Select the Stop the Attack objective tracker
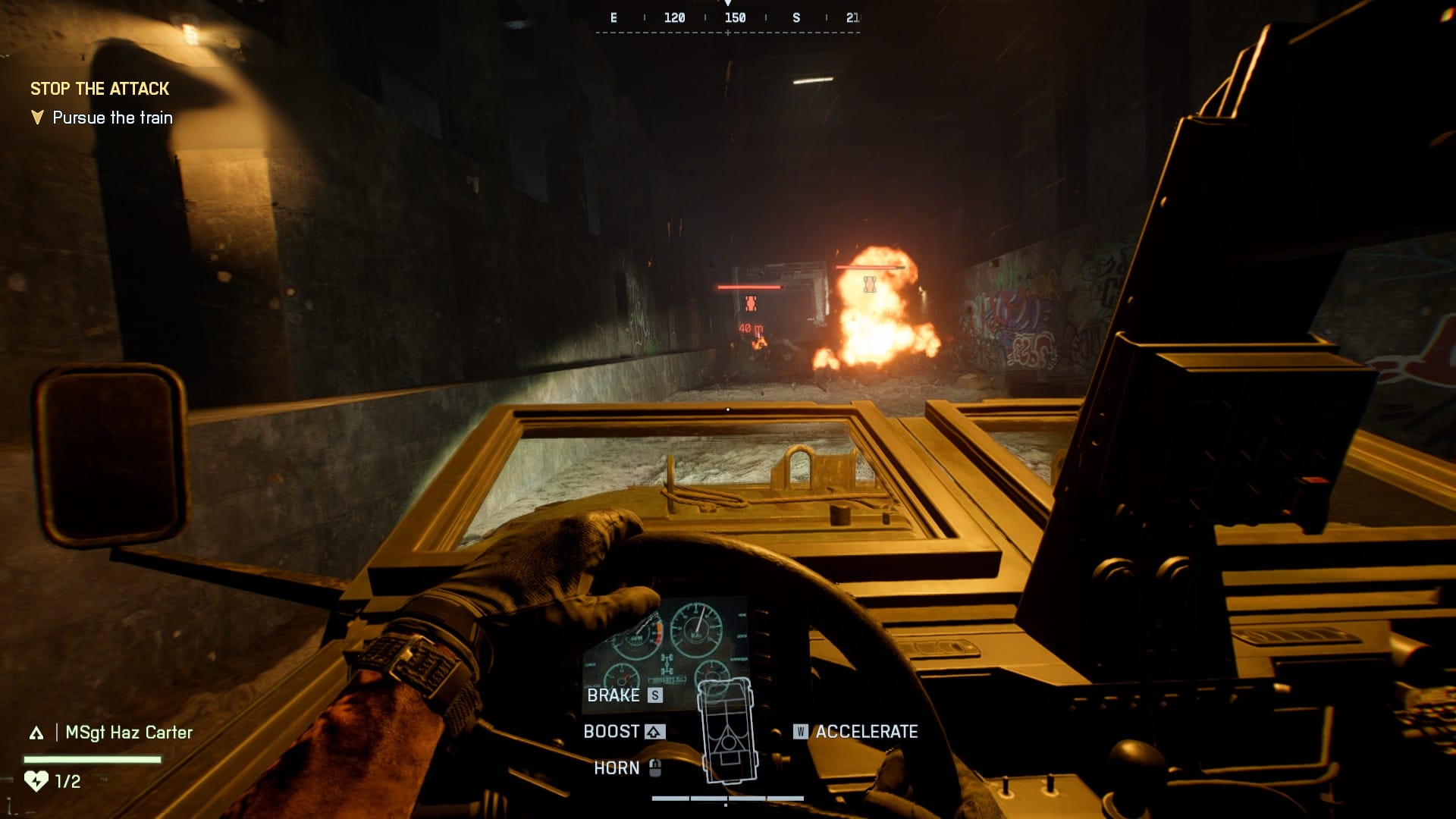Image resolution: width=1456 pixels, height=819 pixels. [x=99, y=89]
